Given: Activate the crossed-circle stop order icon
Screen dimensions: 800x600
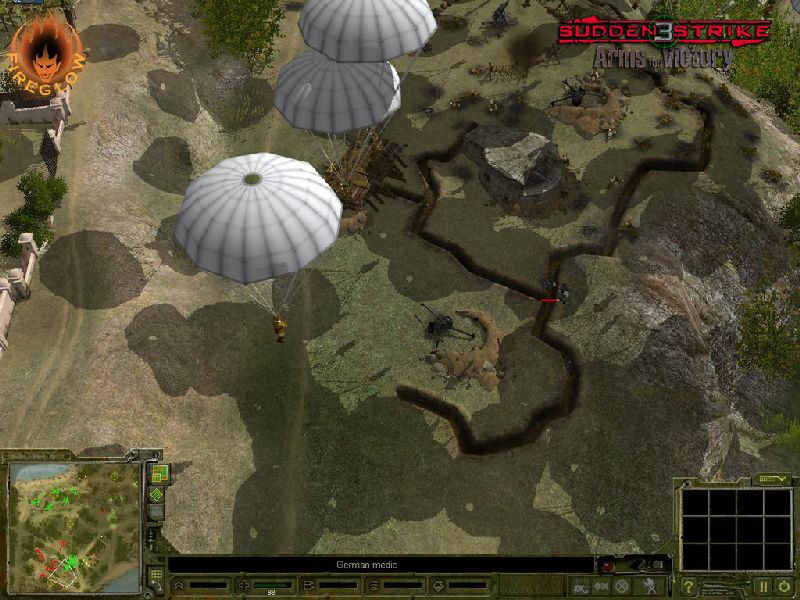Looking at the screenshot, I should (x=621, y=586).
